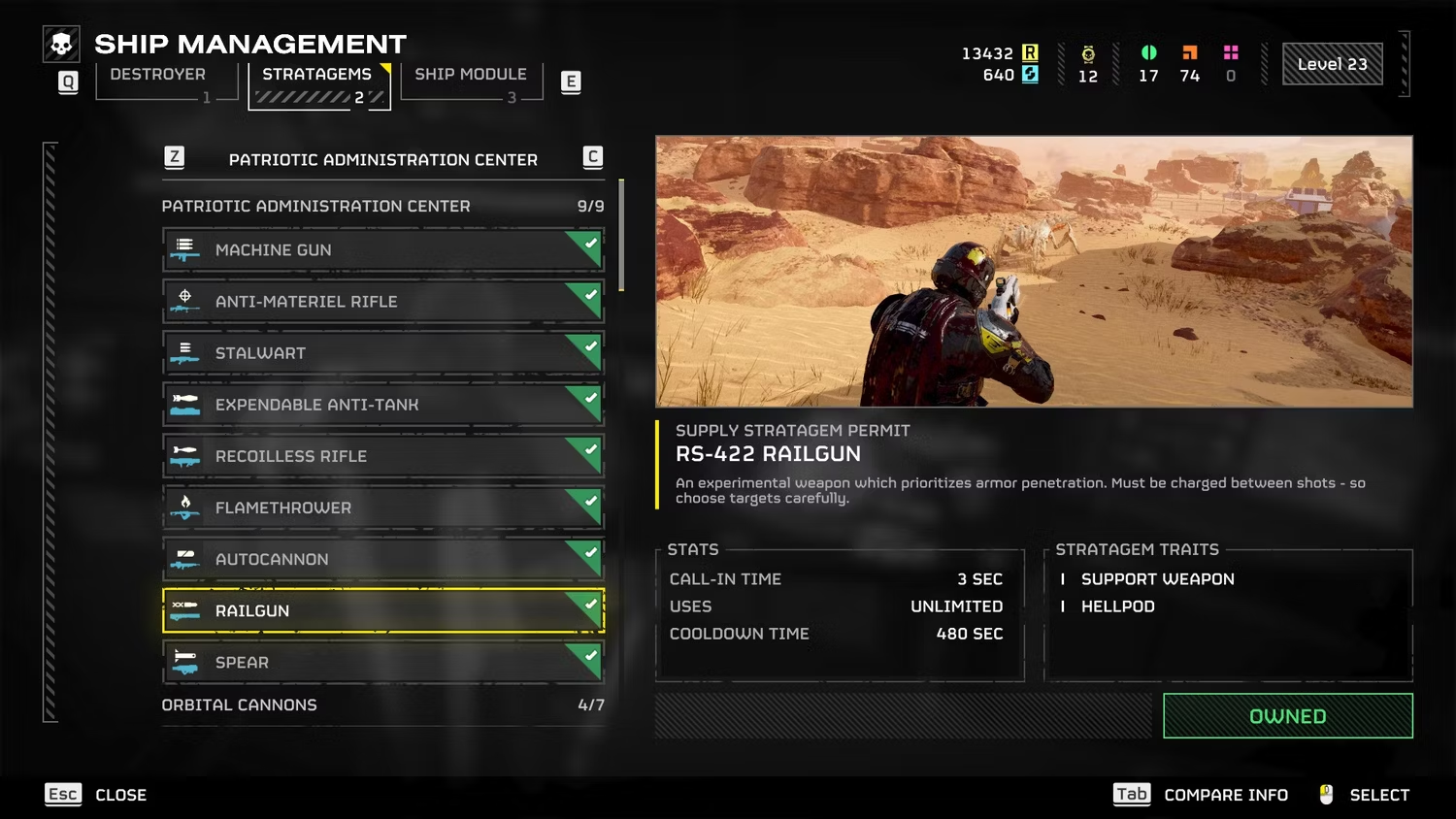Select the Stalwart stratagem row
1456x819 pixels.
click(x=382, y=353)
